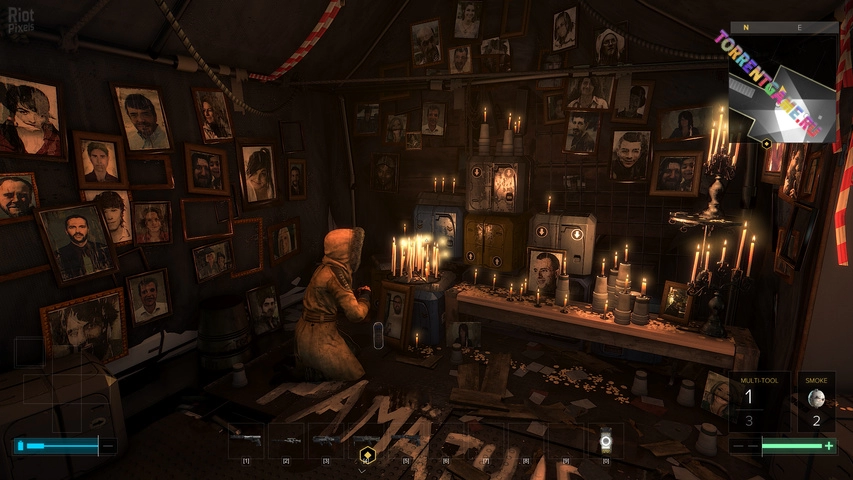Screen dimensions: 853x480
Task: Choose the weapon in hotbar slot 2
Action: point(286,440)
